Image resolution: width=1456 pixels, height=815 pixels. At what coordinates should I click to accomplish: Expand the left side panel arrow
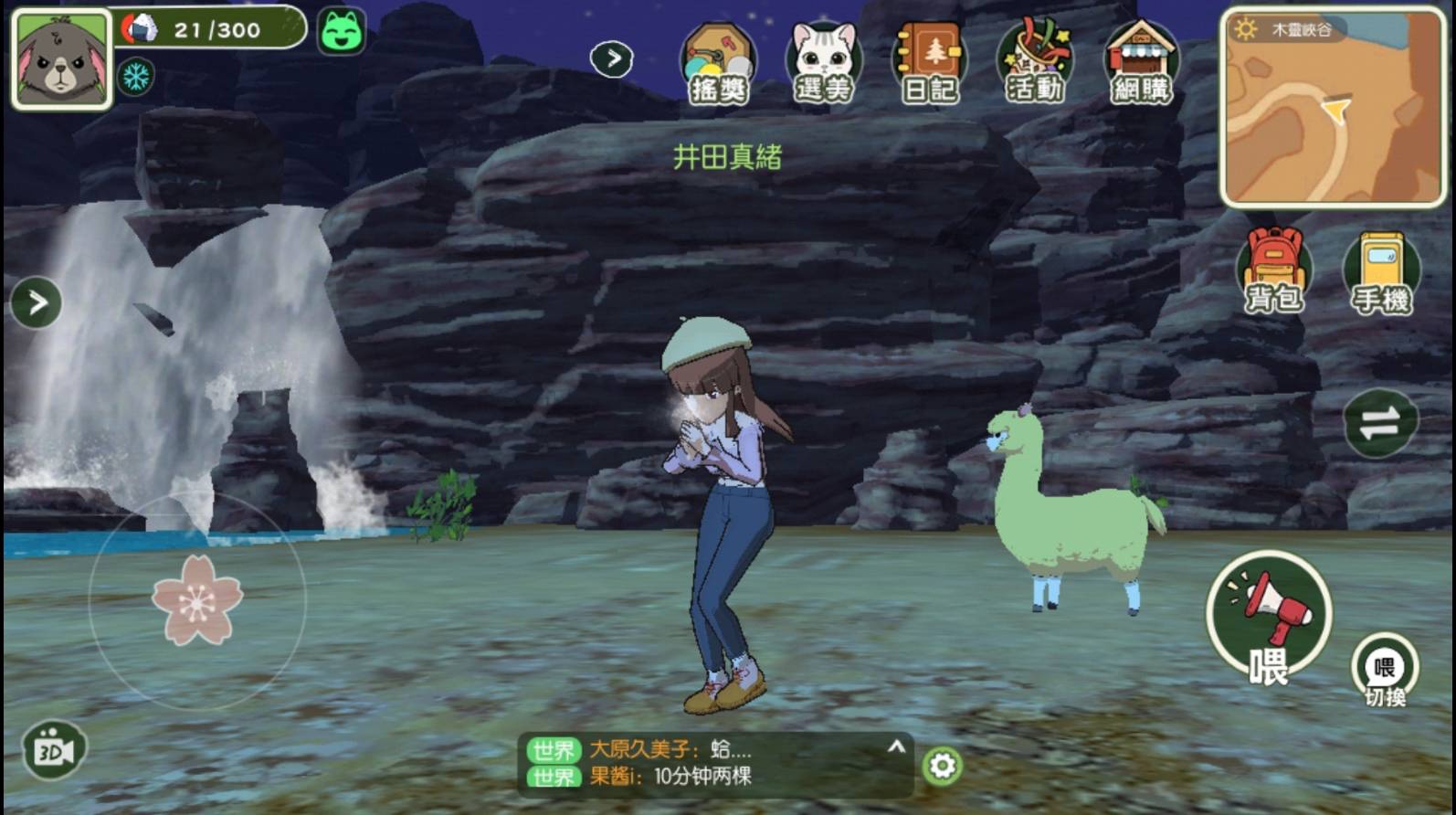pyautogui.click(x=37, y=302)
